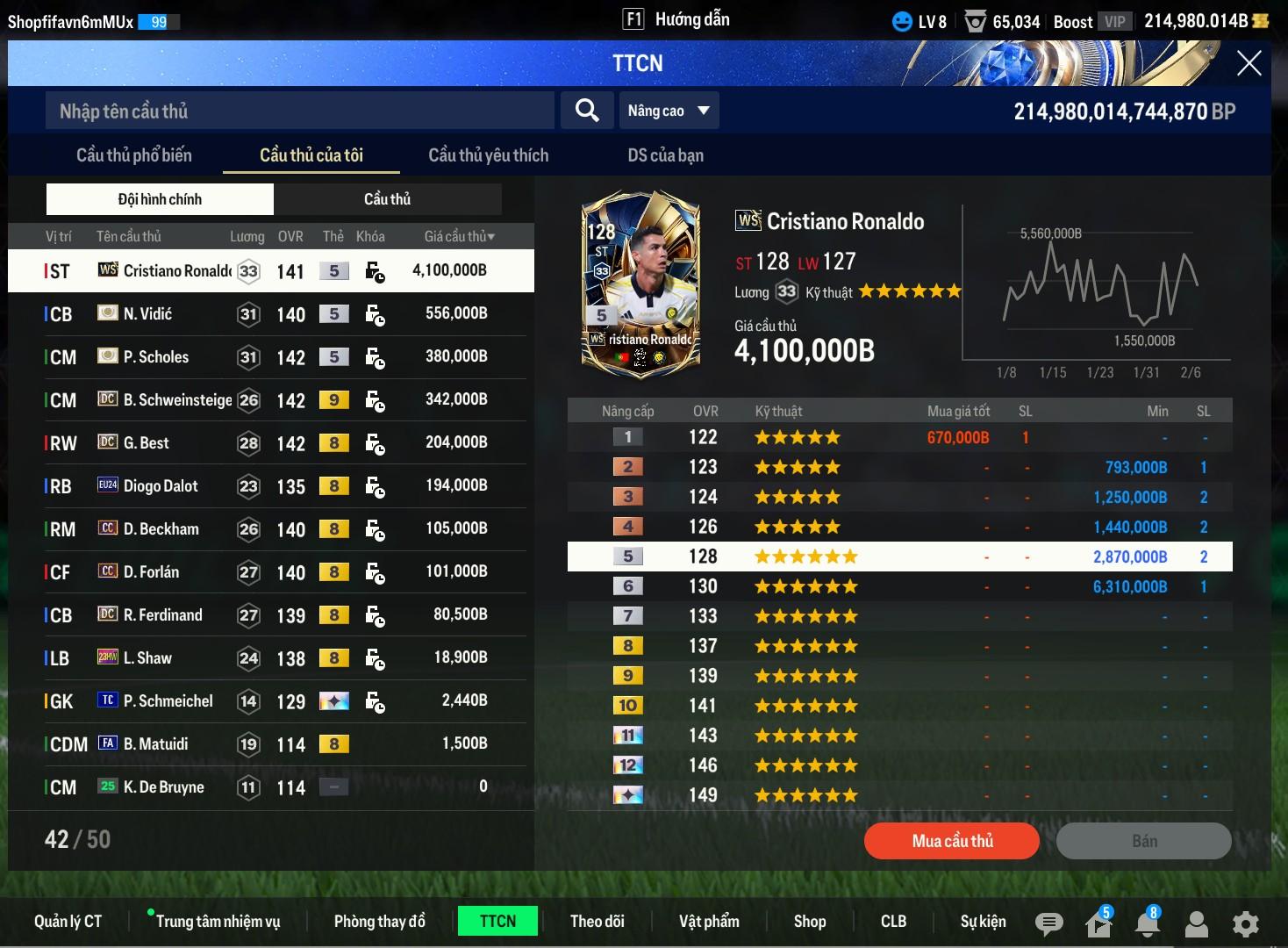Image resolution: width=1288 pixels, height=948 pixels.
Task: Click the magnifying glass search button
Action: click(587, 111)
